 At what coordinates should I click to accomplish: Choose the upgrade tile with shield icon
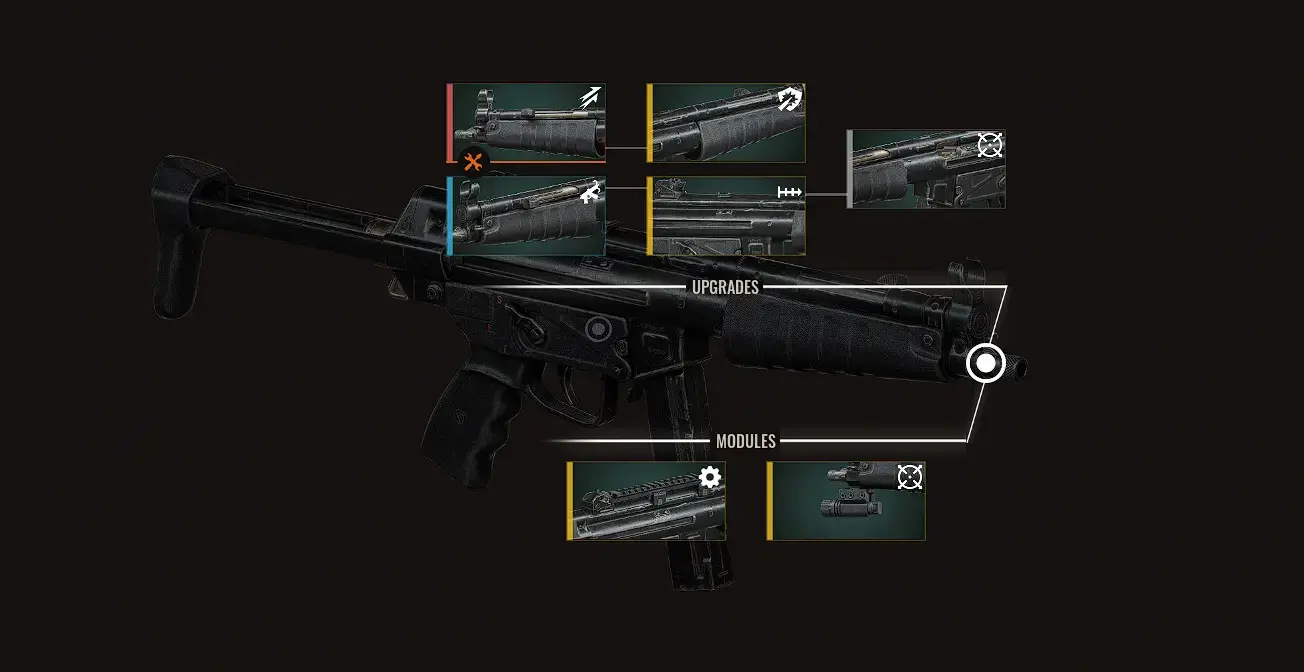click(727, 122)
